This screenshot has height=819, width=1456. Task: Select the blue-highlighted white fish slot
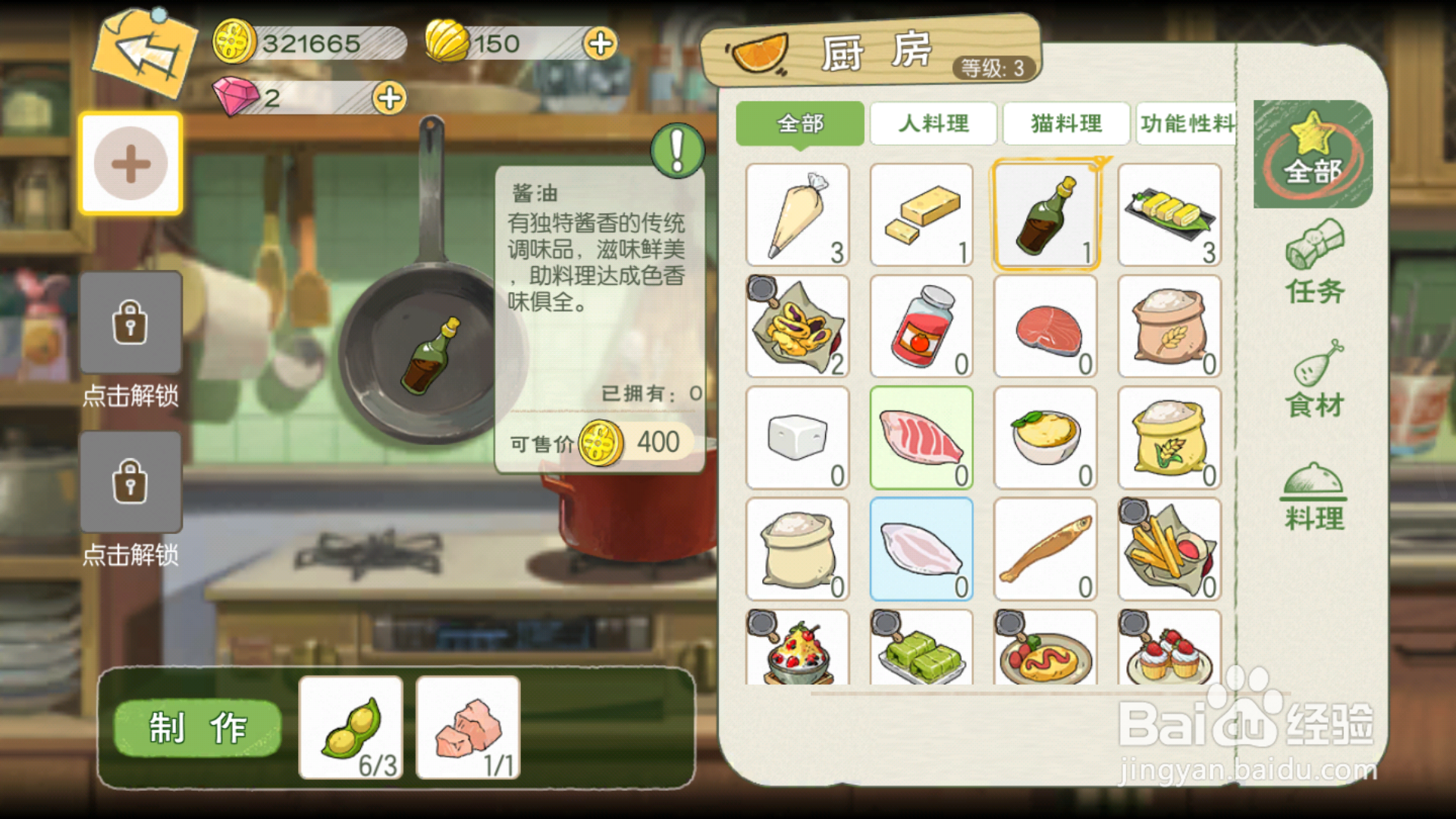[921, 549]
